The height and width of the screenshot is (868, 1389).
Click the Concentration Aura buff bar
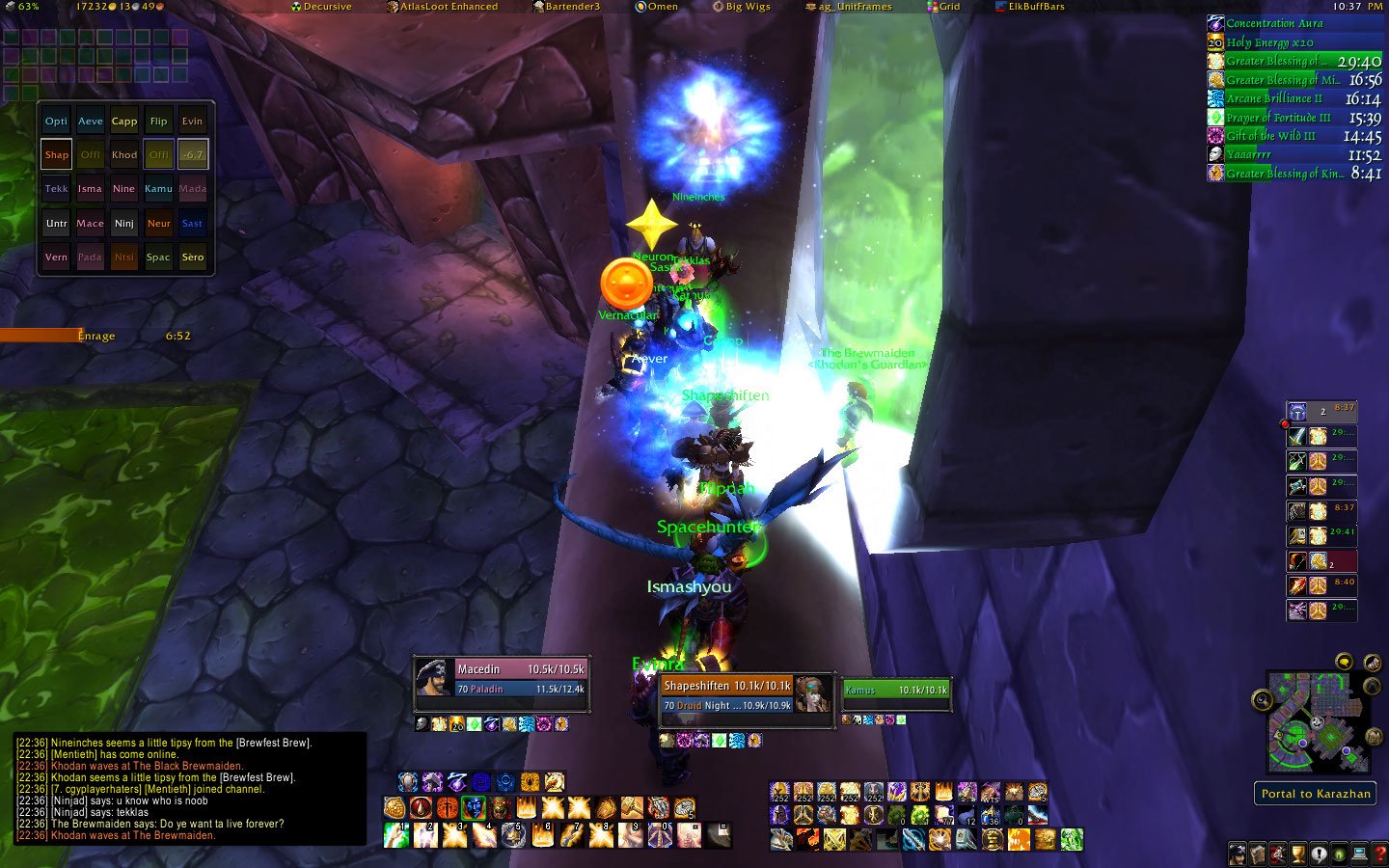tap(1294, 23)
